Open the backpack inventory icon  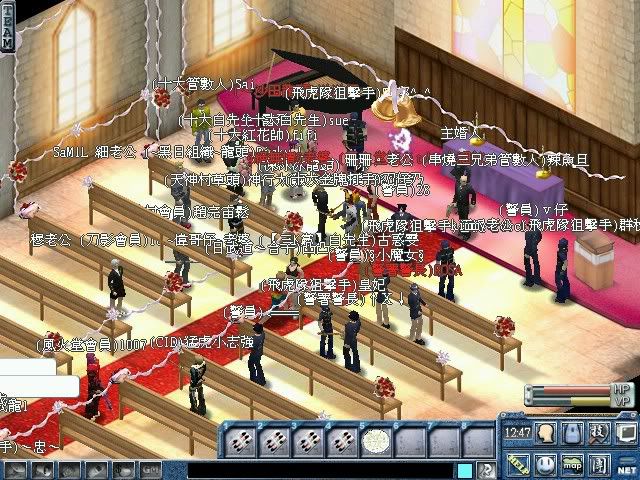(572, 432)
